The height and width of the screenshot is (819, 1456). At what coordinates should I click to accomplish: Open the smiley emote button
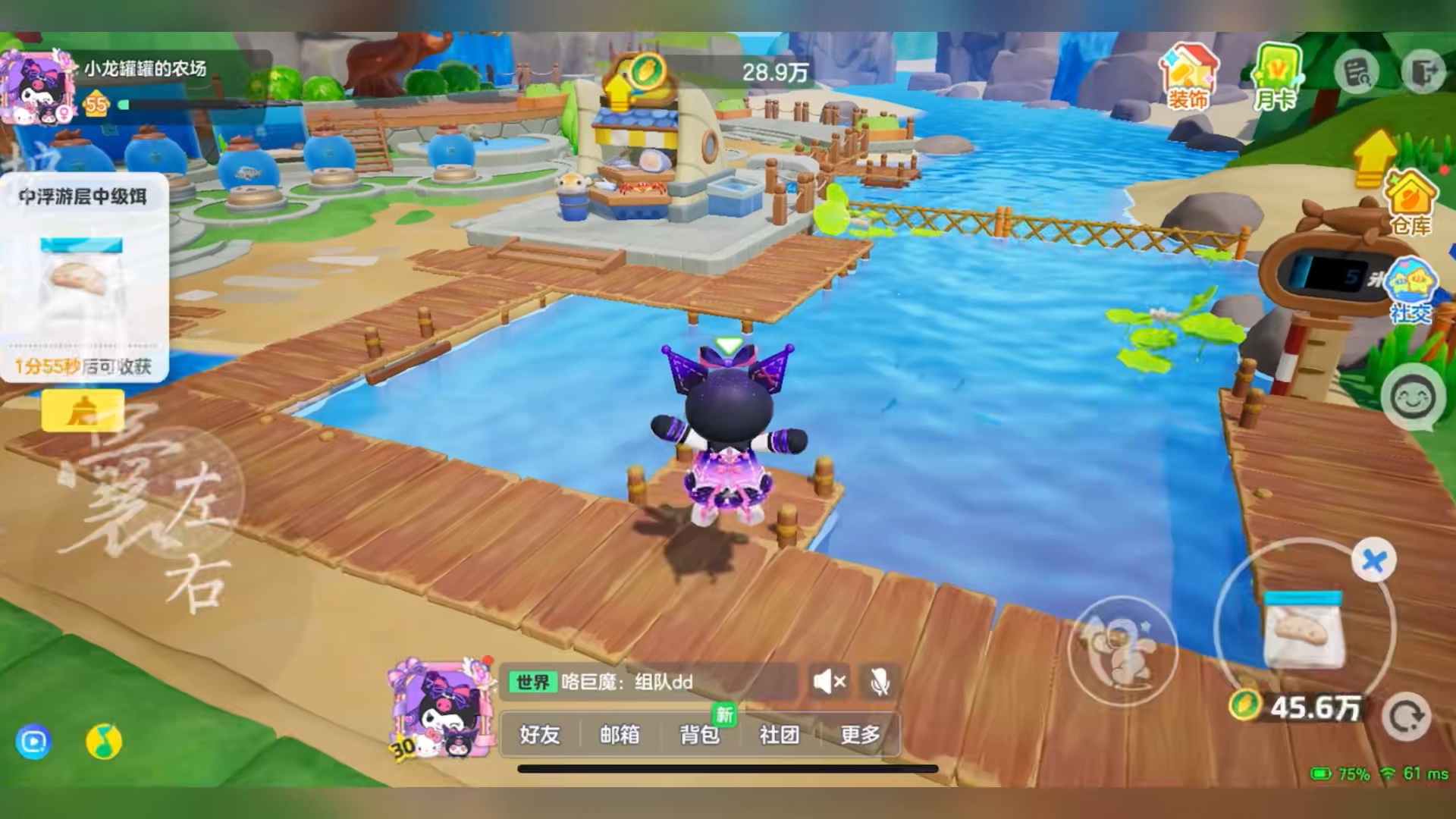(x=1412, y=397)
